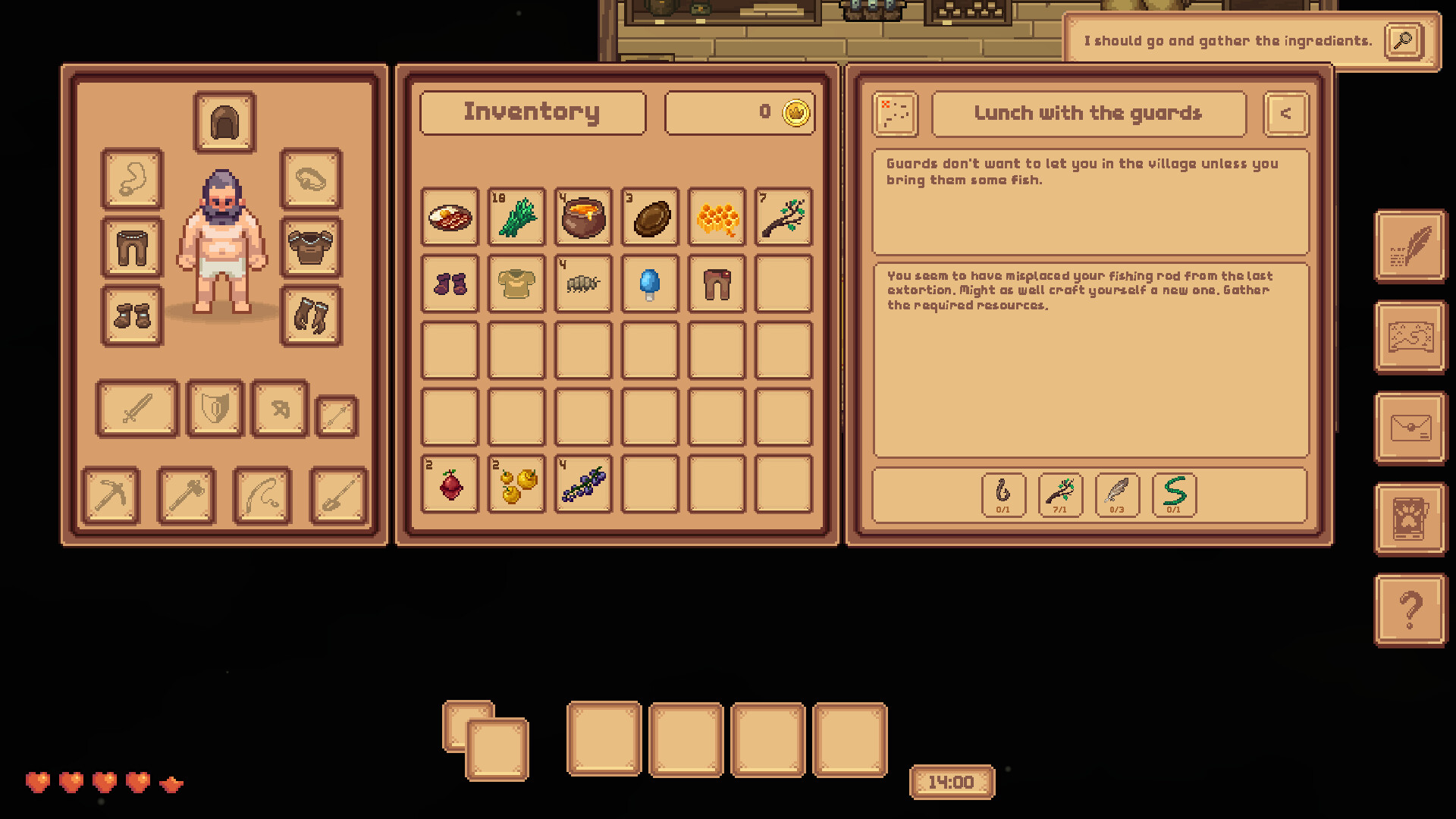
Task: Select the feather 0/3 requirement
Action: (x=1117, y=495)
